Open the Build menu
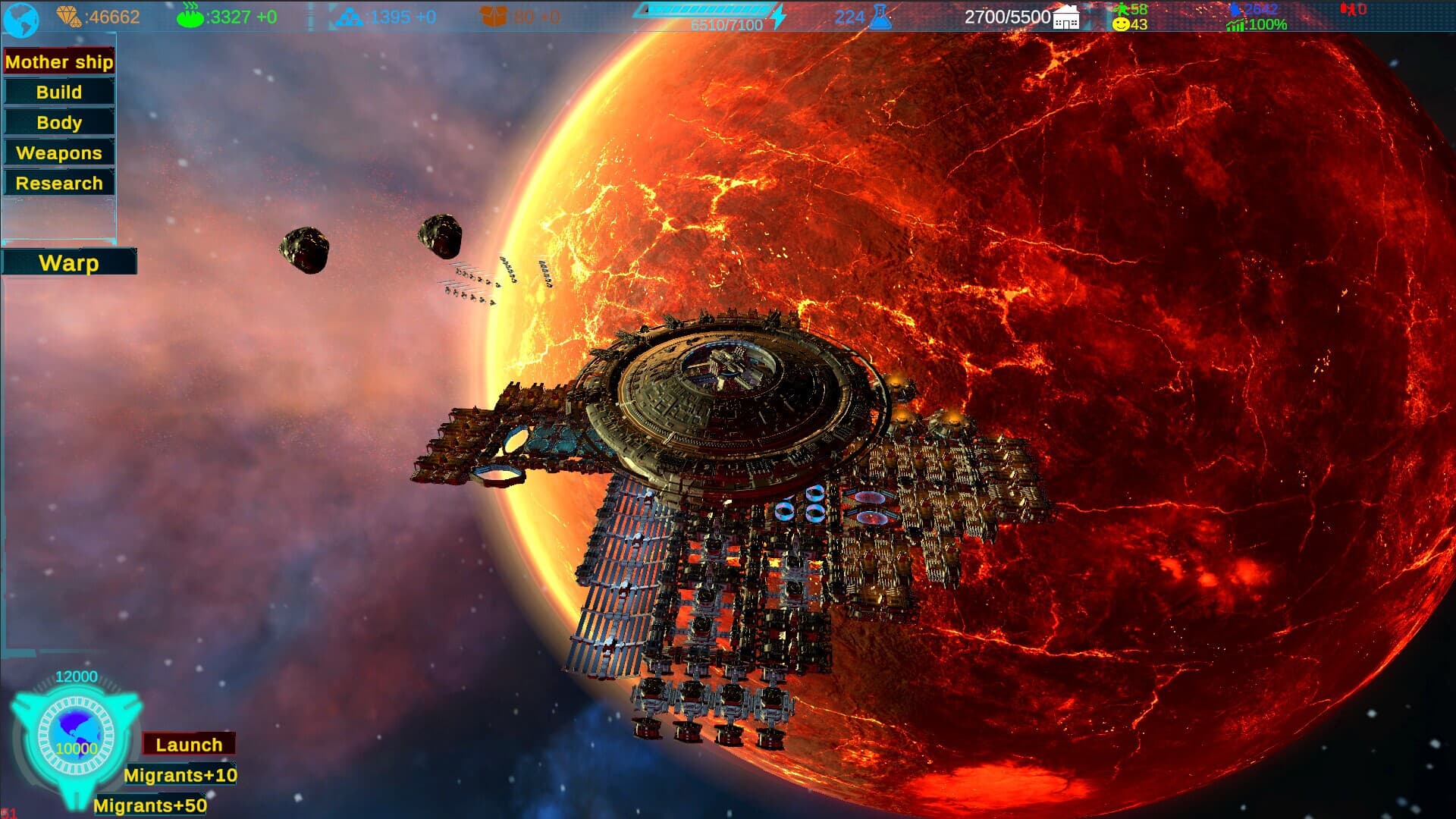The height and width of the screenshot is (819, 1456). pyautogui.click(x=58, y=92)
